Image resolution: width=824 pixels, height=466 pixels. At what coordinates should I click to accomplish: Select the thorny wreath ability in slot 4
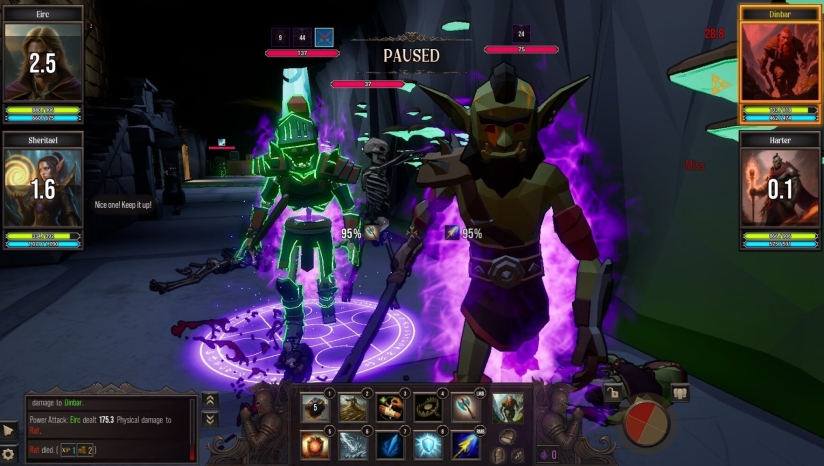[430, 407]
